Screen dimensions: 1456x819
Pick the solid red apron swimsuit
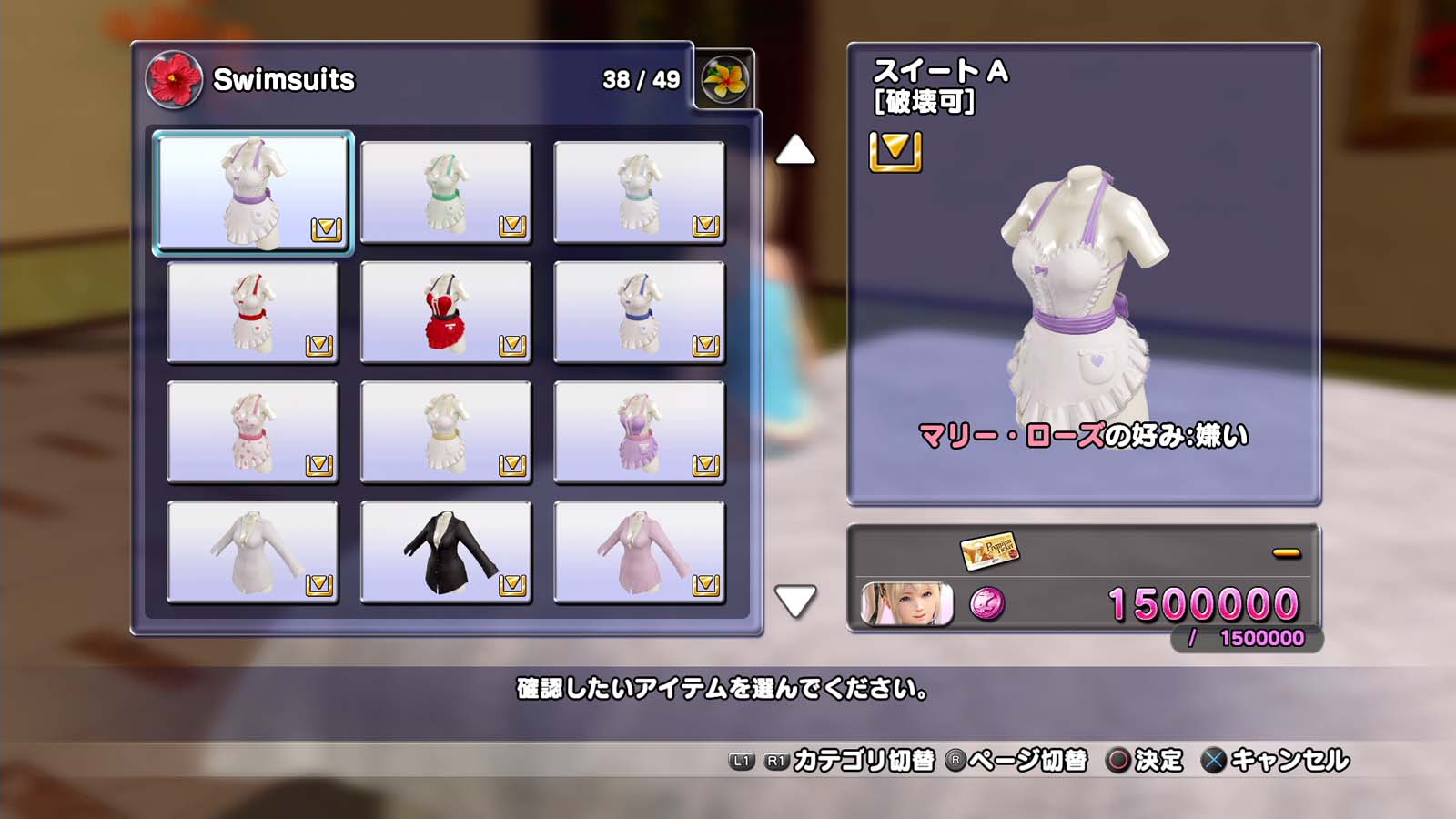point(446,312)
